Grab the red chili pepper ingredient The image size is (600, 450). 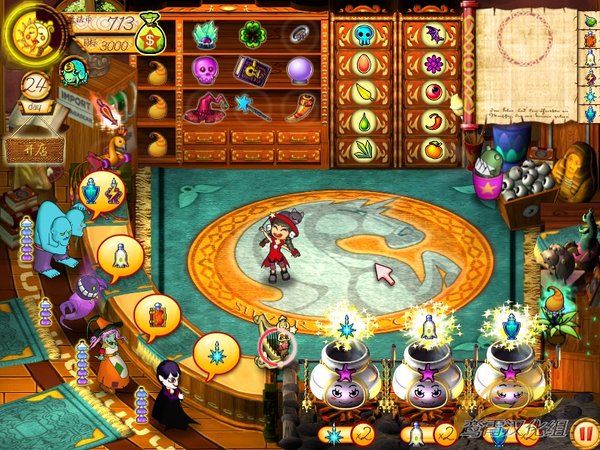433,121
